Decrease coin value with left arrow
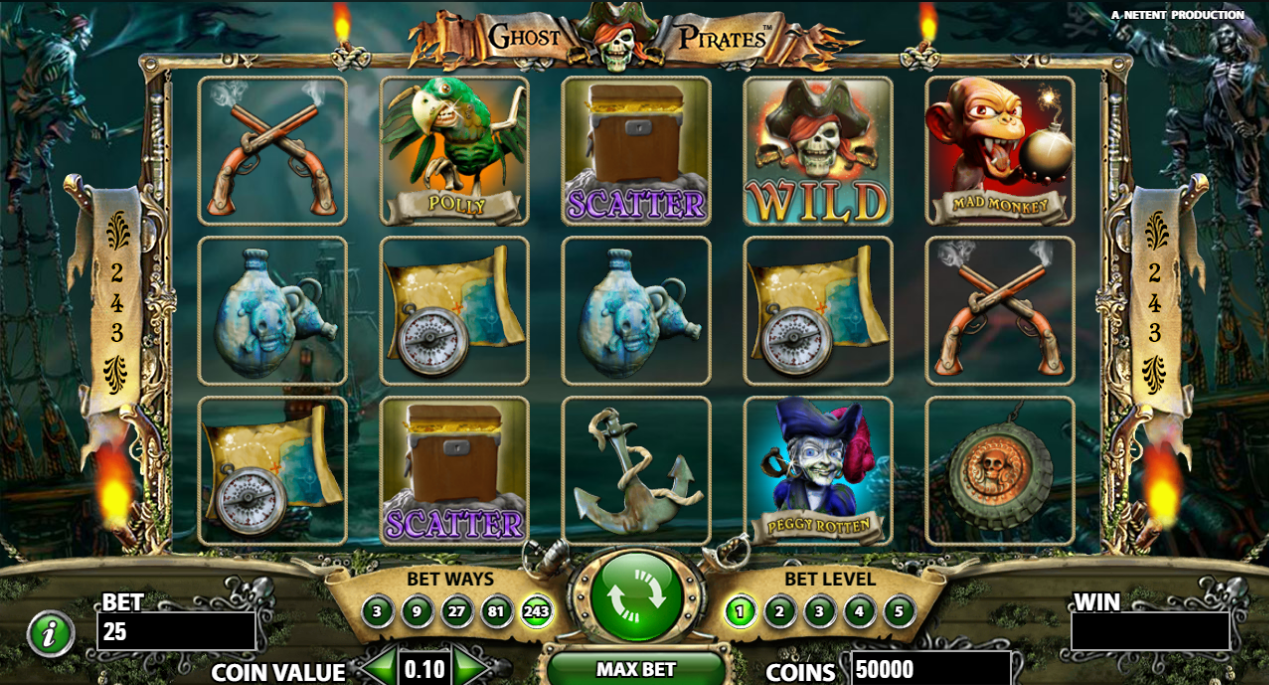This screenshot has width=1269, height=685. click(378, 668)
